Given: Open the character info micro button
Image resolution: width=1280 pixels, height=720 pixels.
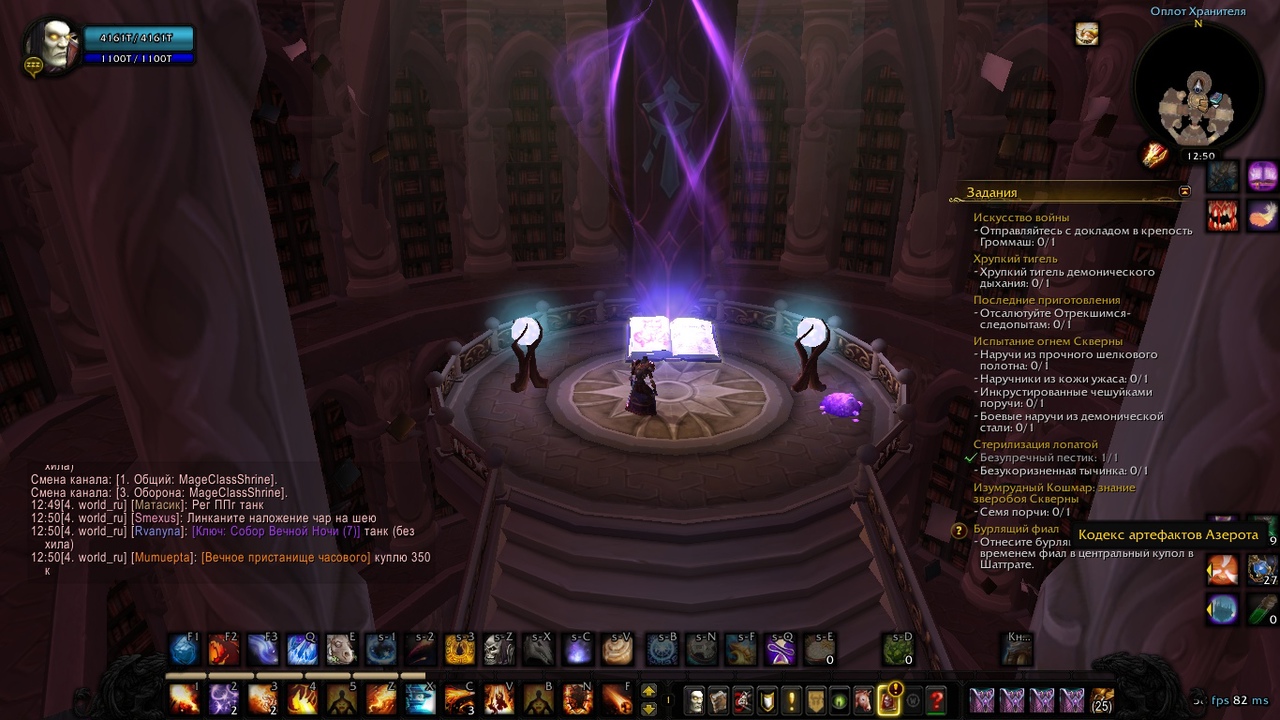Looking at the screenshot, I should click(694, 700).
